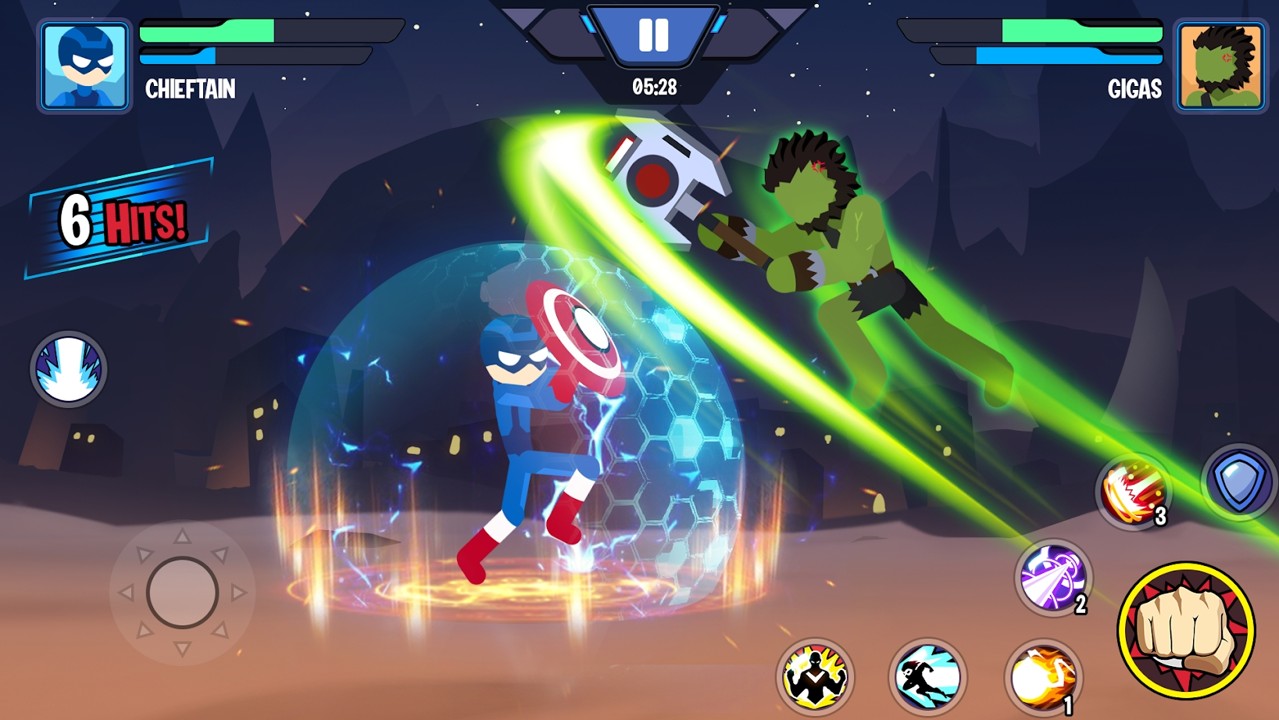Select the Chieftain player portrait
This screenshot has width=1279, height=720.
pos(85,66)
